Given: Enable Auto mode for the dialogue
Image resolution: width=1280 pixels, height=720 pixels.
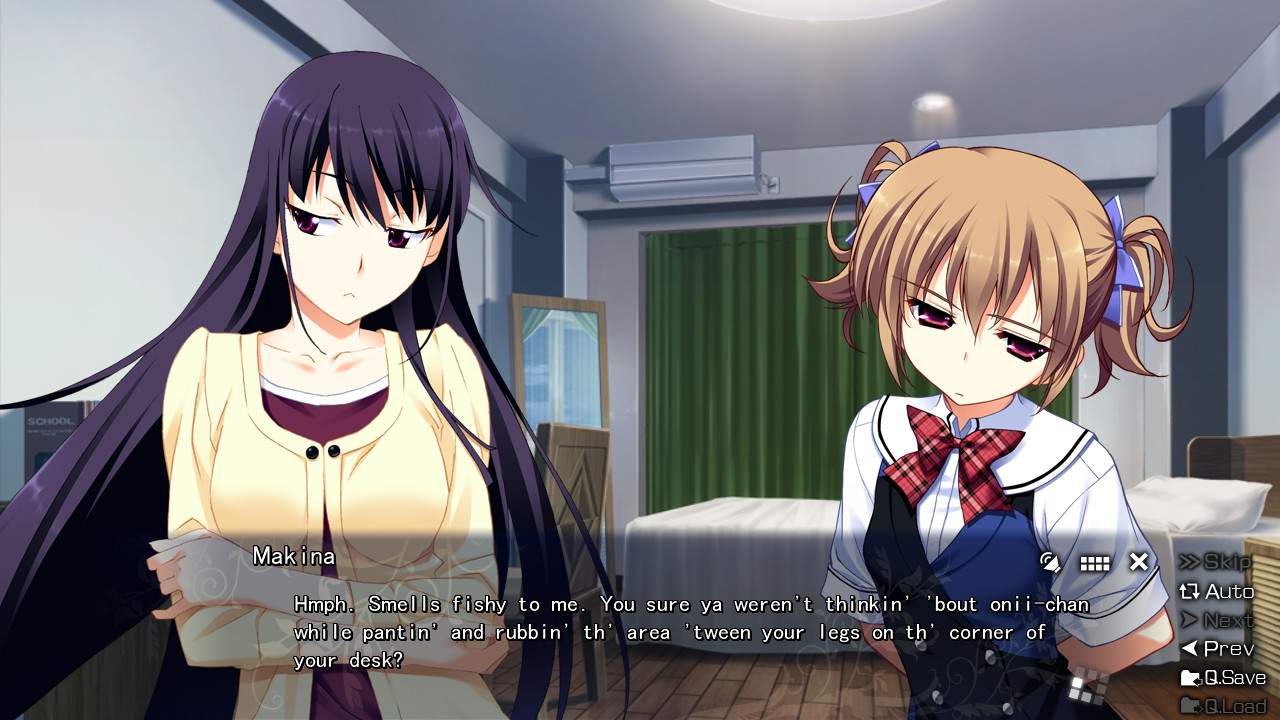Looking at the screenshot, I should pos(1216,591).
